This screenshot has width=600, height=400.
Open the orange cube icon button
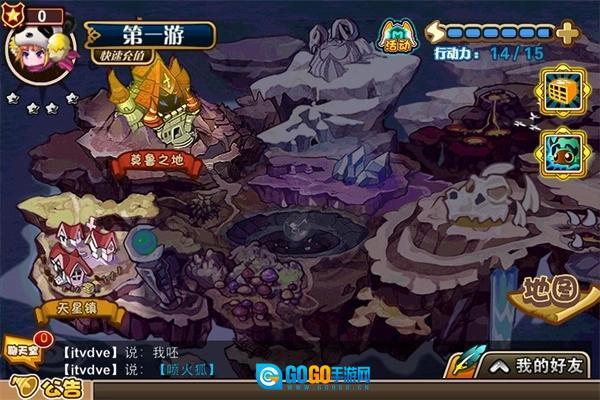click(x=561, y=94)
